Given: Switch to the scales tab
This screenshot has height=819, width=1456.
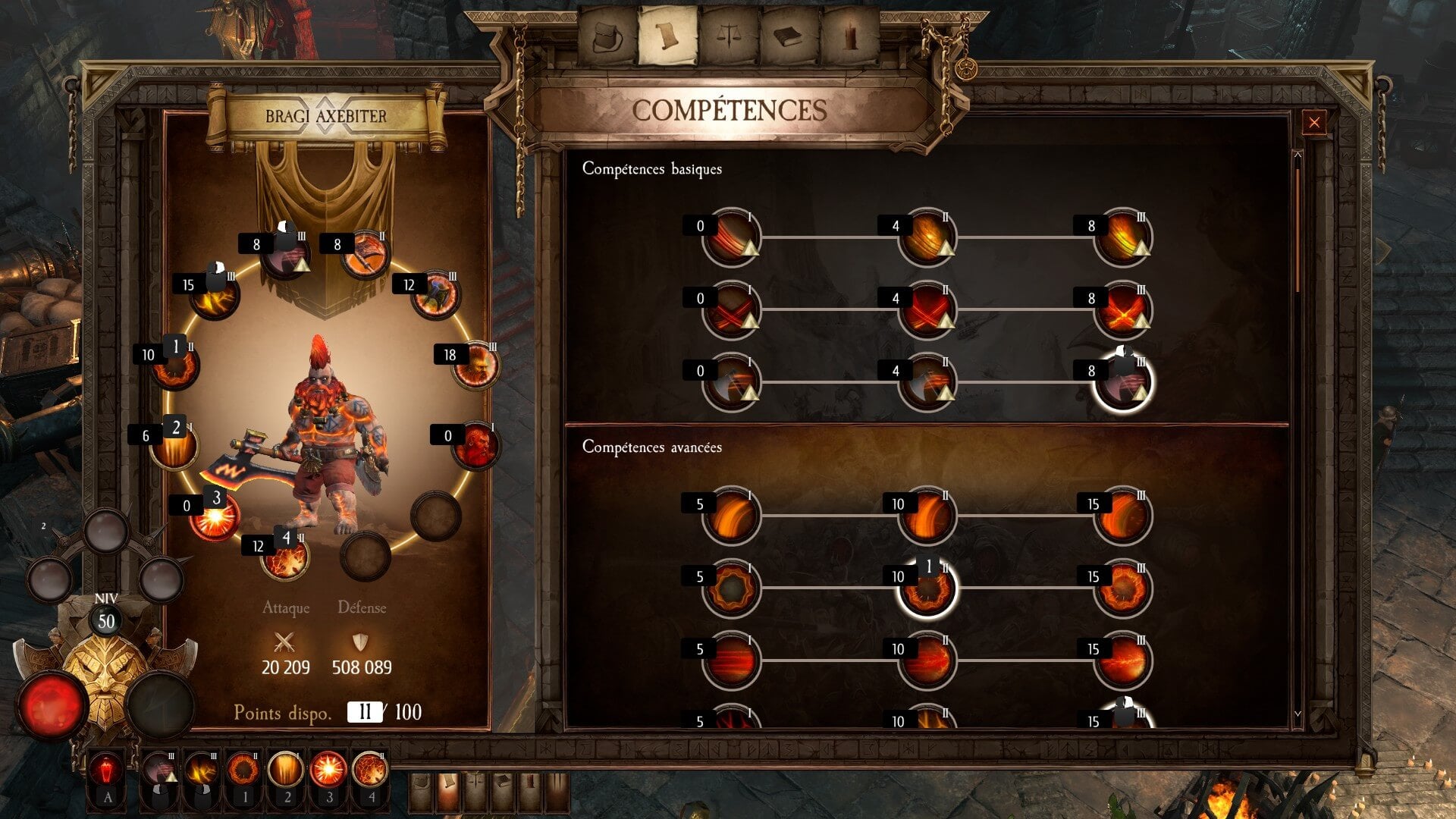Looking at the screenshot, I should (x=729, y=36).
